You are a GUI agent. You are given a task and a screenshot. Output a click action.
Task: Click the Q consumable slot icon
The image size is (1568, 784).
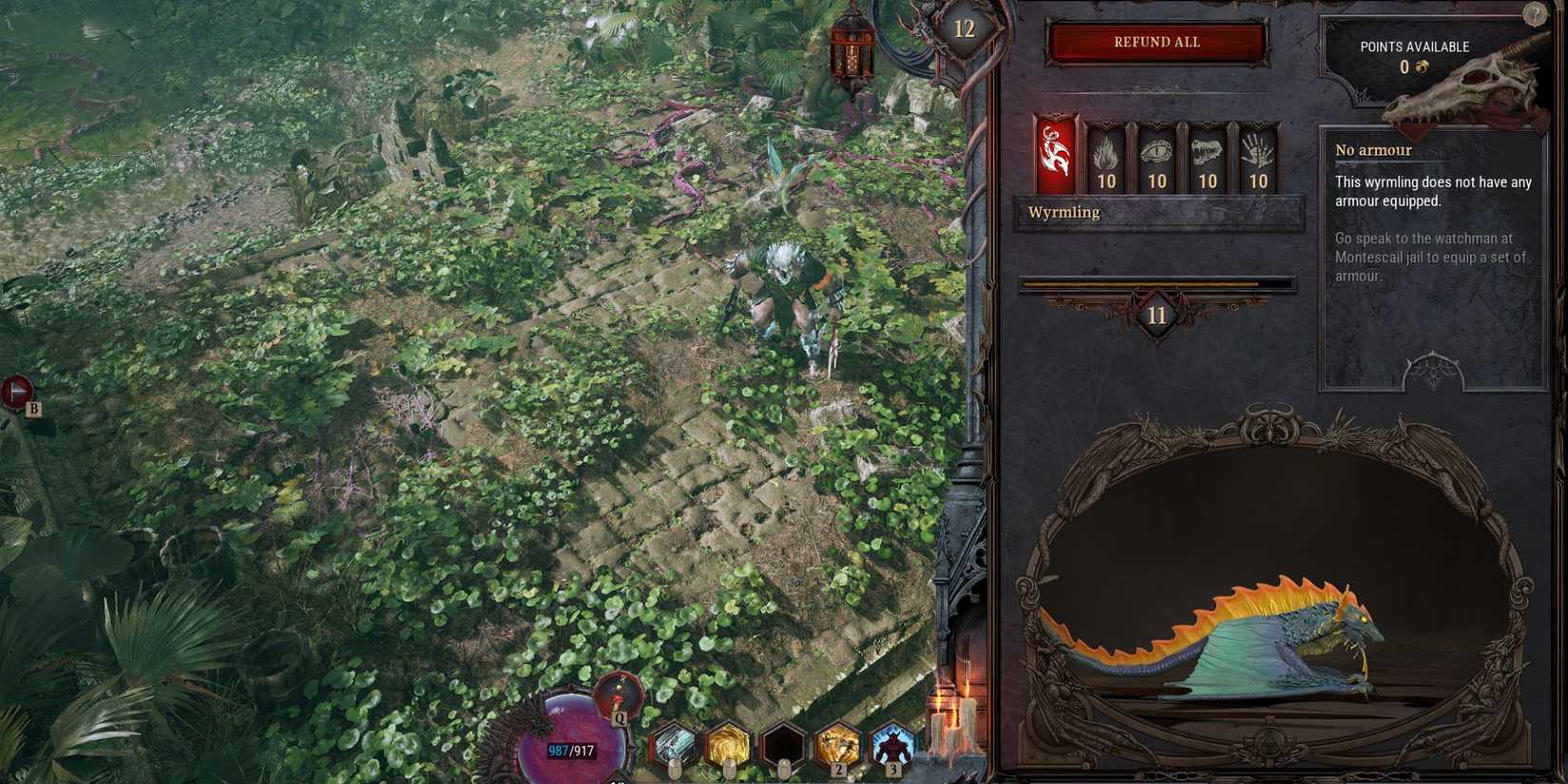619,697
